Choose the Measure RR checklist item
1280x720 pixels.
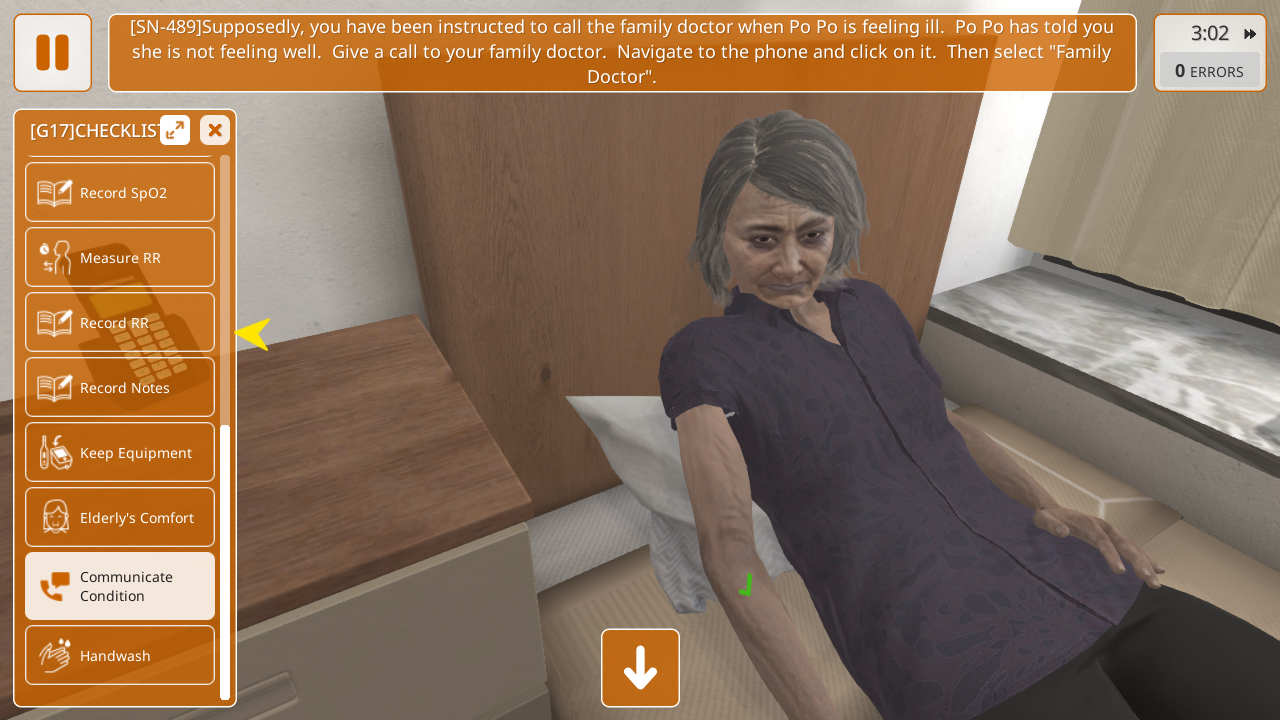pyautogui.click(x=120, y=257)
